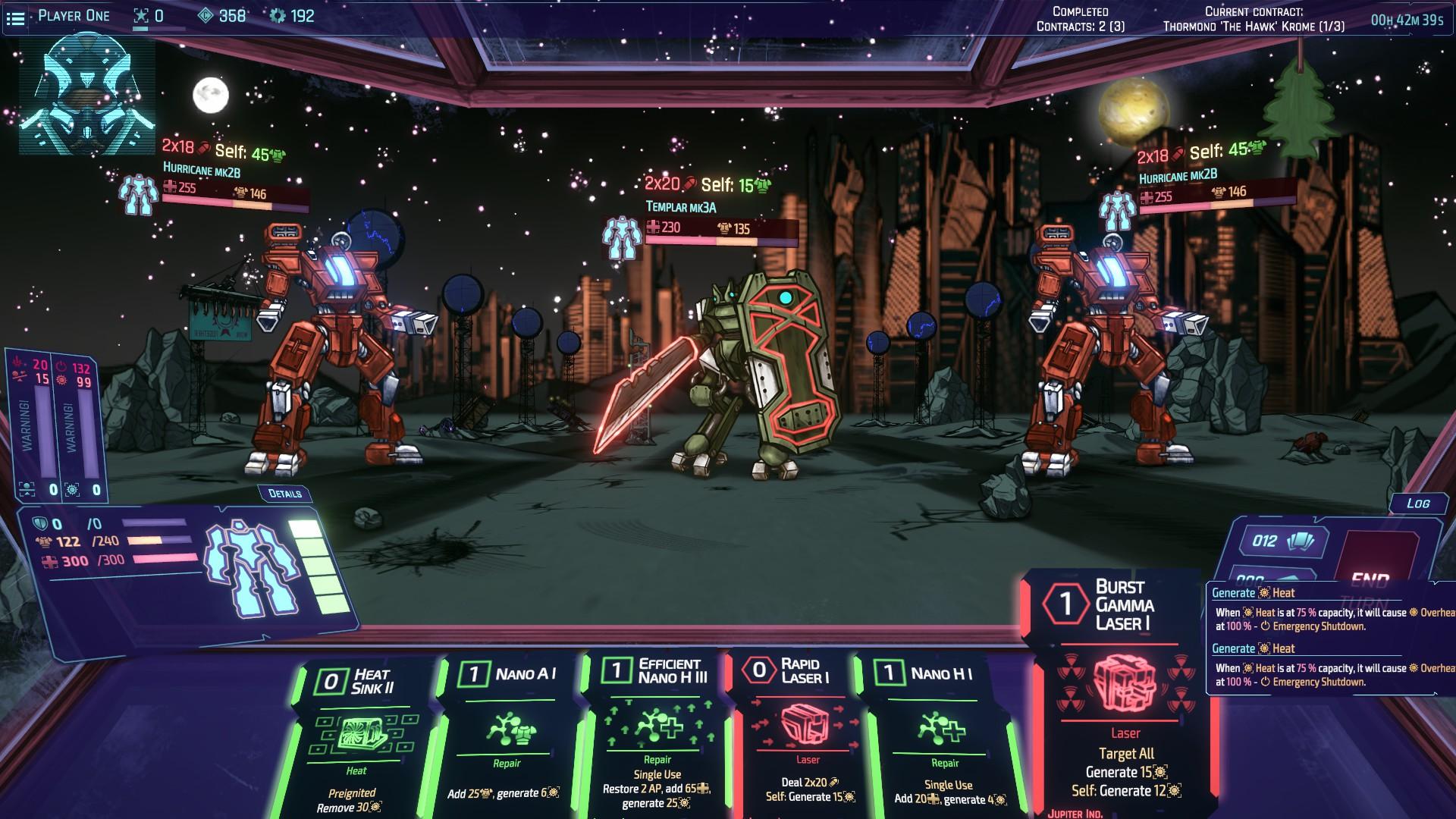Open the hamburger menu next to Player One
This screenshot has width=1456, height=819.
15,17
